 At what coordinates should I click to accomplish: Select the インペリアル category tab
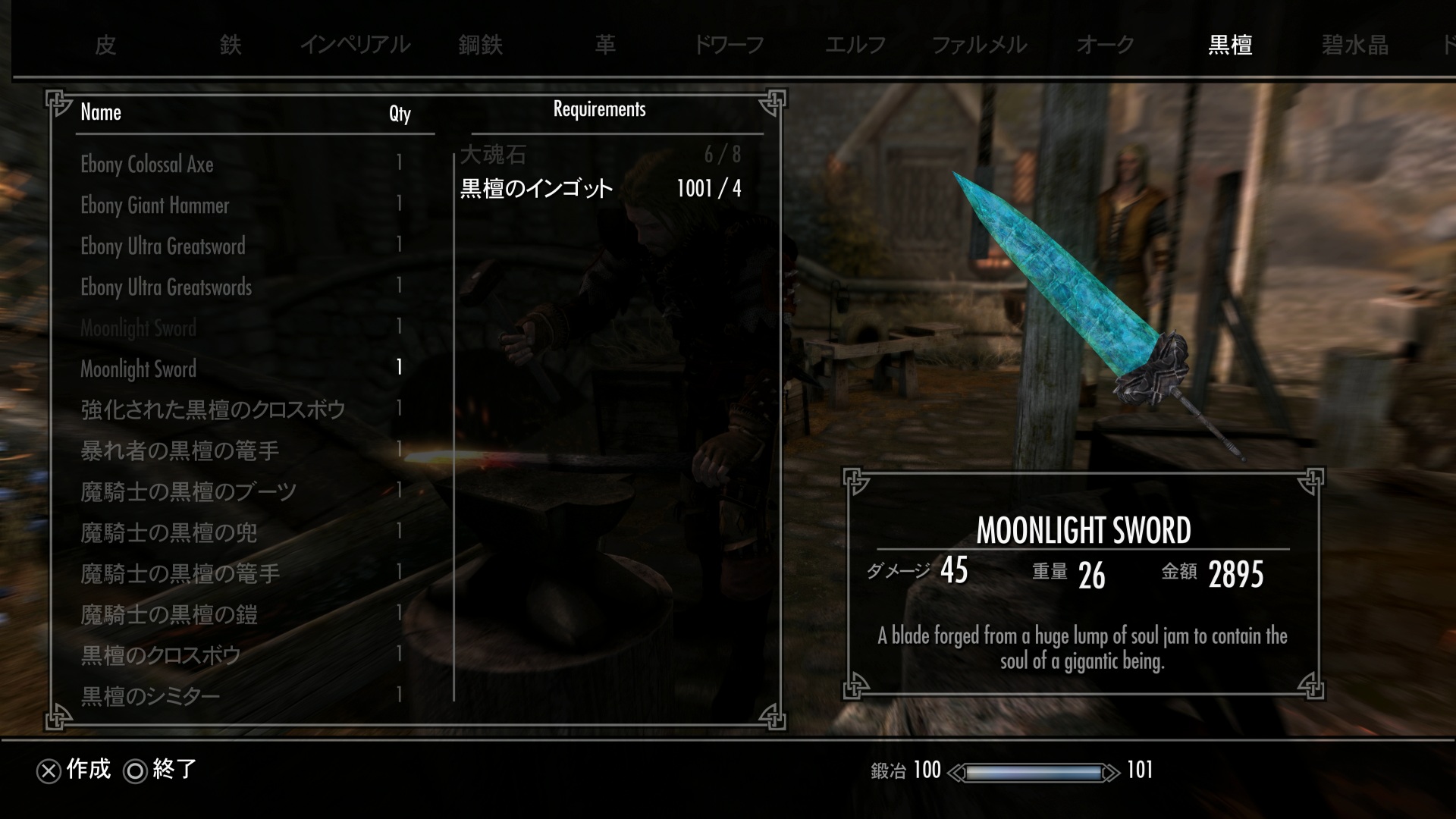point(355,45)
